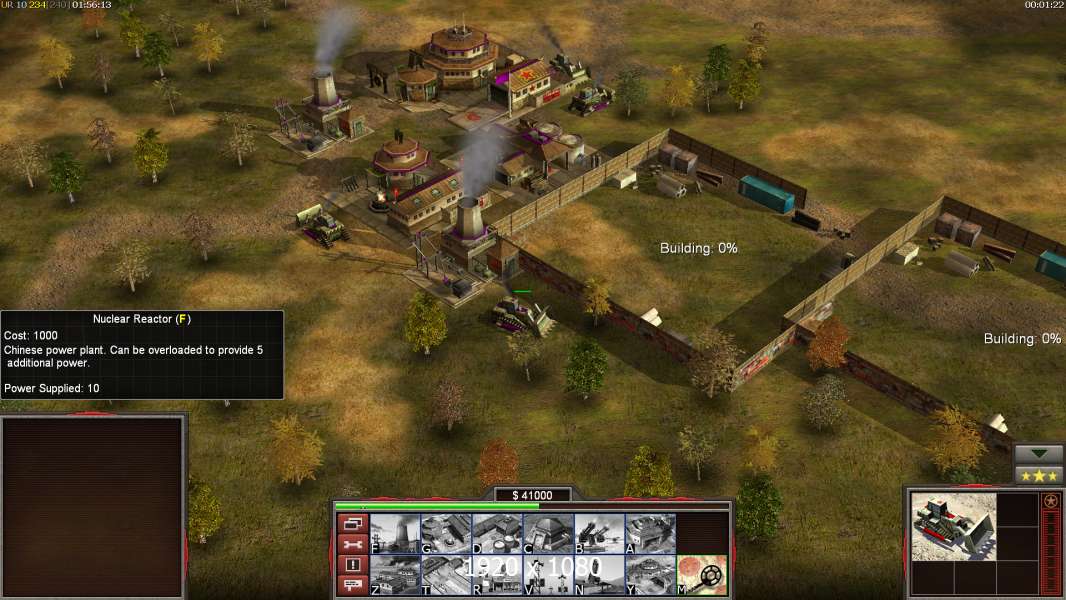Pick the Supply Center build icon marked D
Viewport: 1066px width, 600px height.
point(497,534)
